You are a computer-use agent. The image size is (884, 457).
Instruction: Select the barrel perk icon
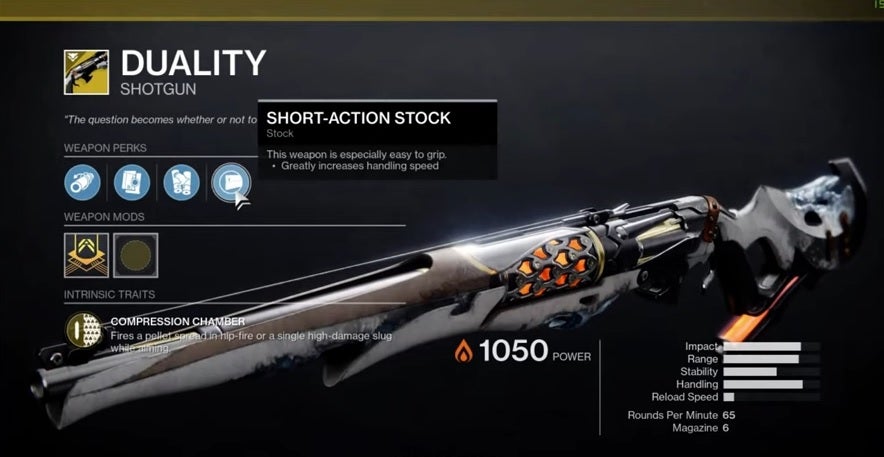coord(82,183)
